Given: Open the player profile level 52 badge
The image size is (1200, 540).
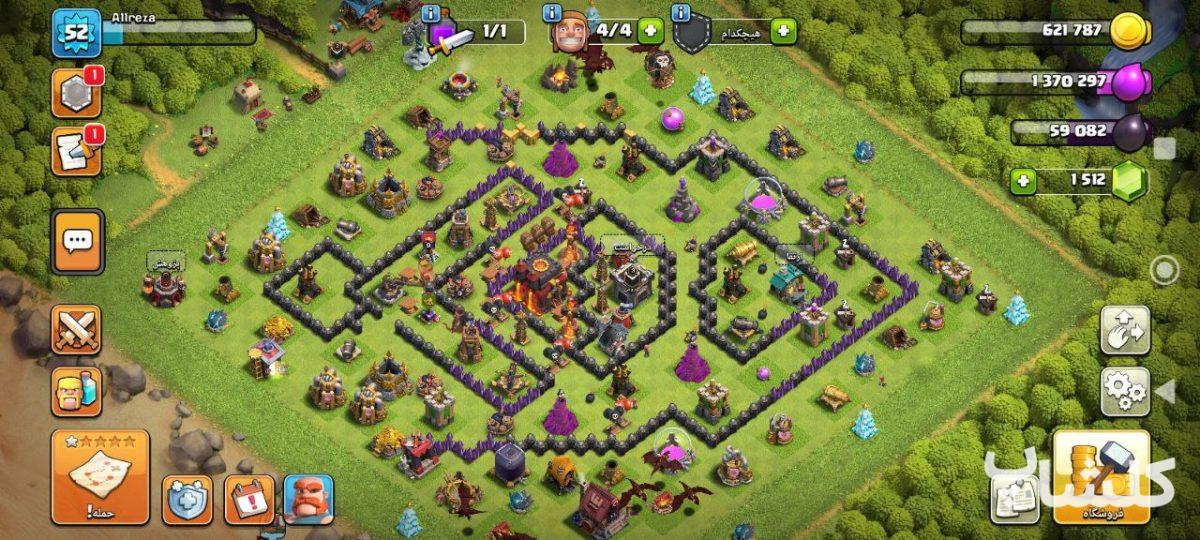Looking at the screenshot, I should [77, 32].
